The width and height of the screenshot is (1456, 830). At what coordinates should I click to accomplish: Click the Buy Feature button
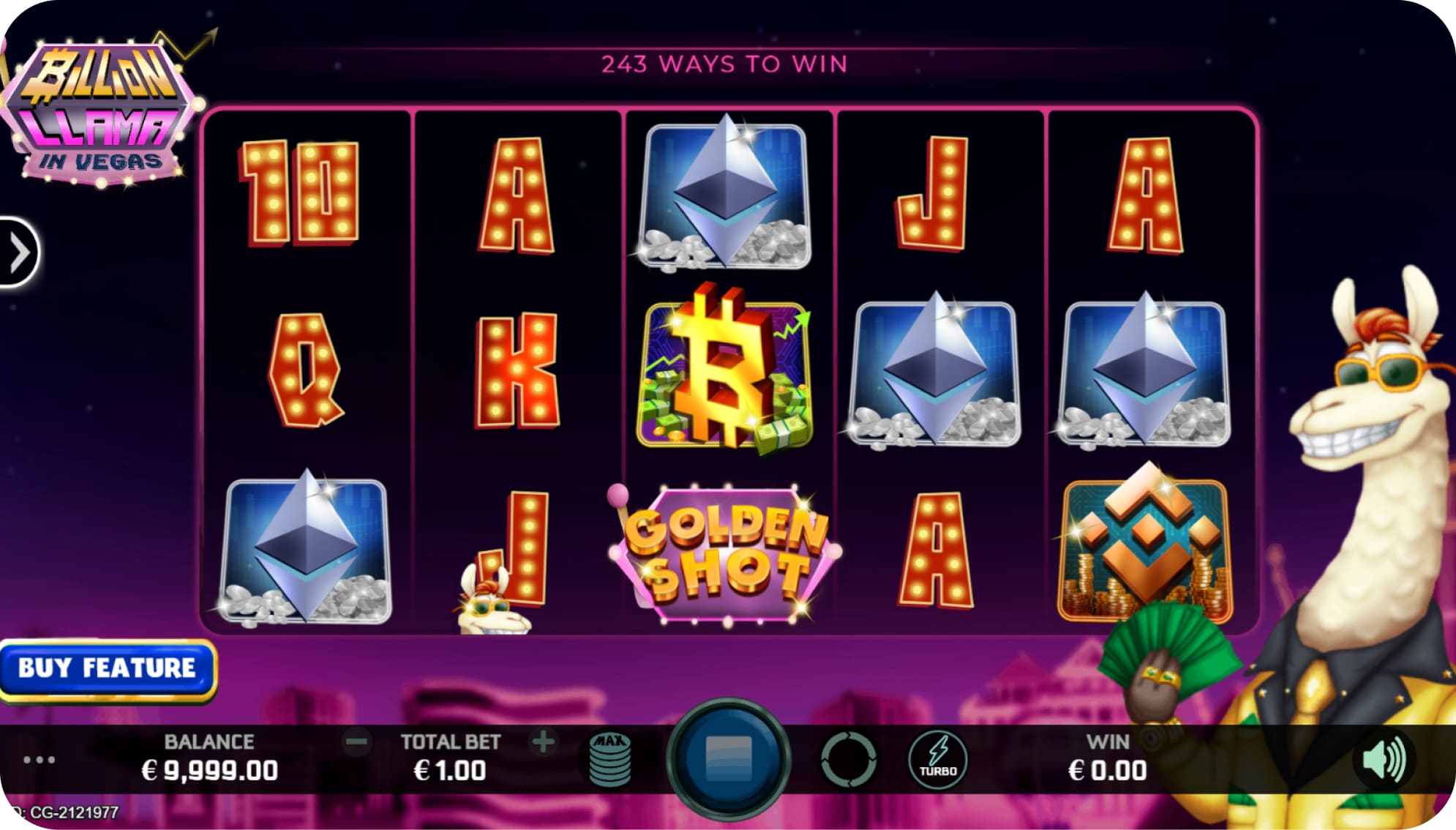pos(108,667)
